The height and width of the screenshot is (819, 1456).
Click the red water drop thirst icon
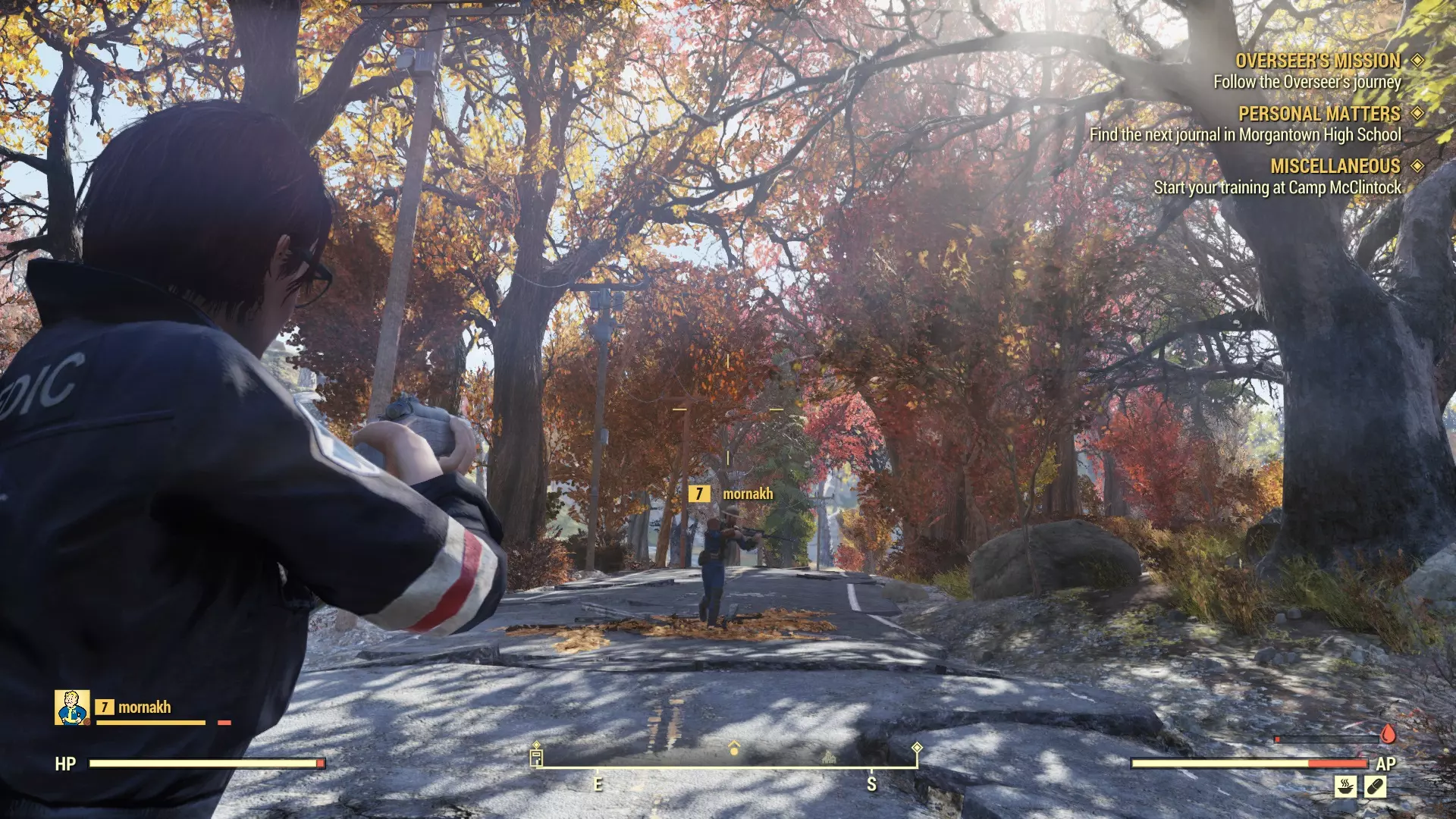tap(1388, 734)
